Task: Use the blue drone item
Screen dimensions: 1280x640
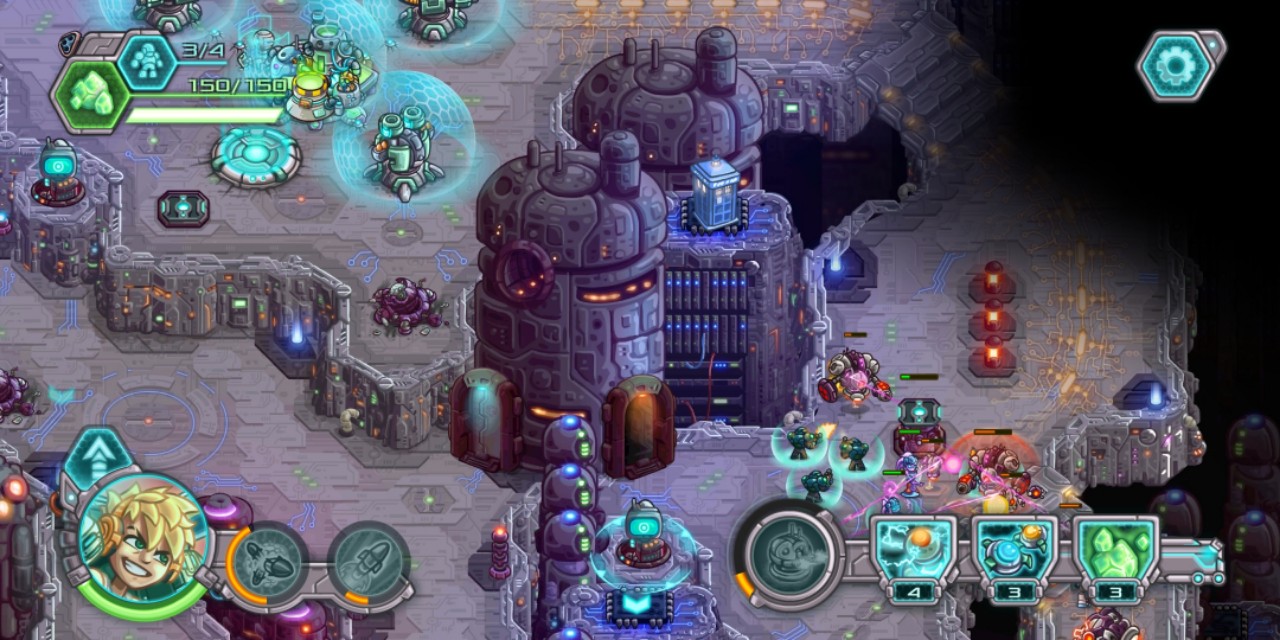Action: click(1014, 550)
